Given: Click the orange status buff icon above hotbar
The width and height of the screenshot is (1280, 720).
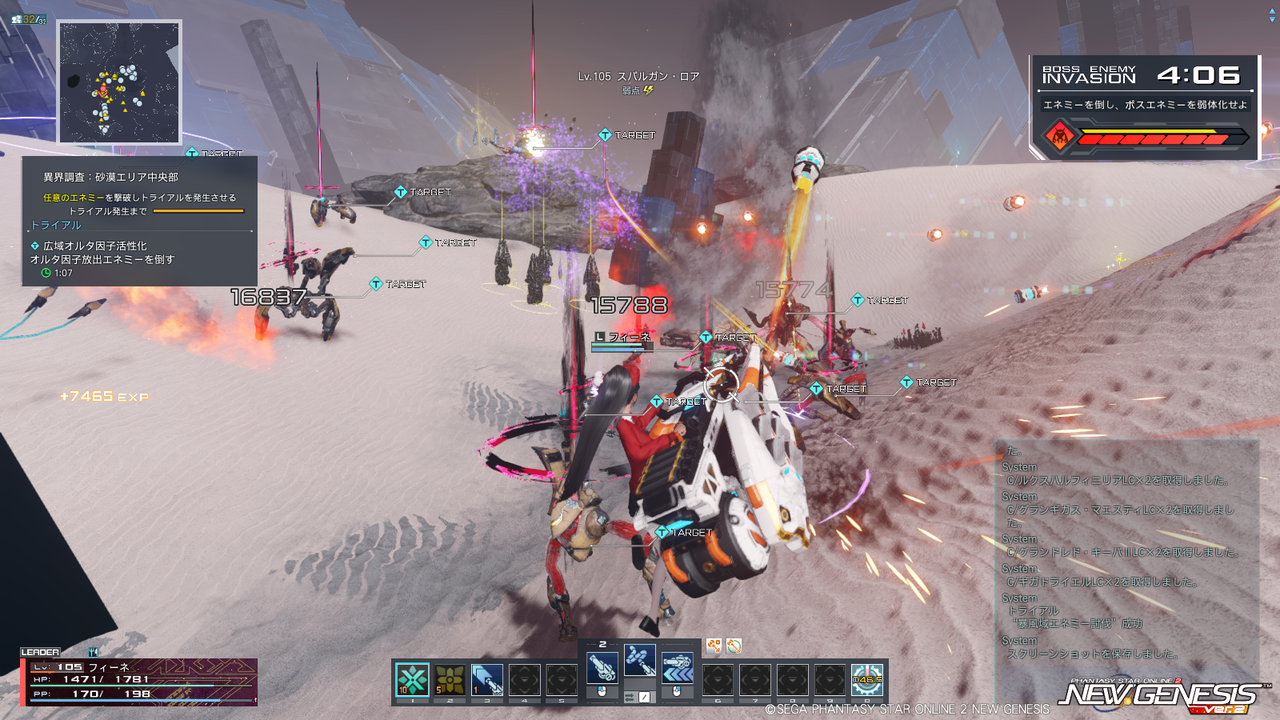Looking at the screenshot, I should pyautogui.click(x=714, y=646).
